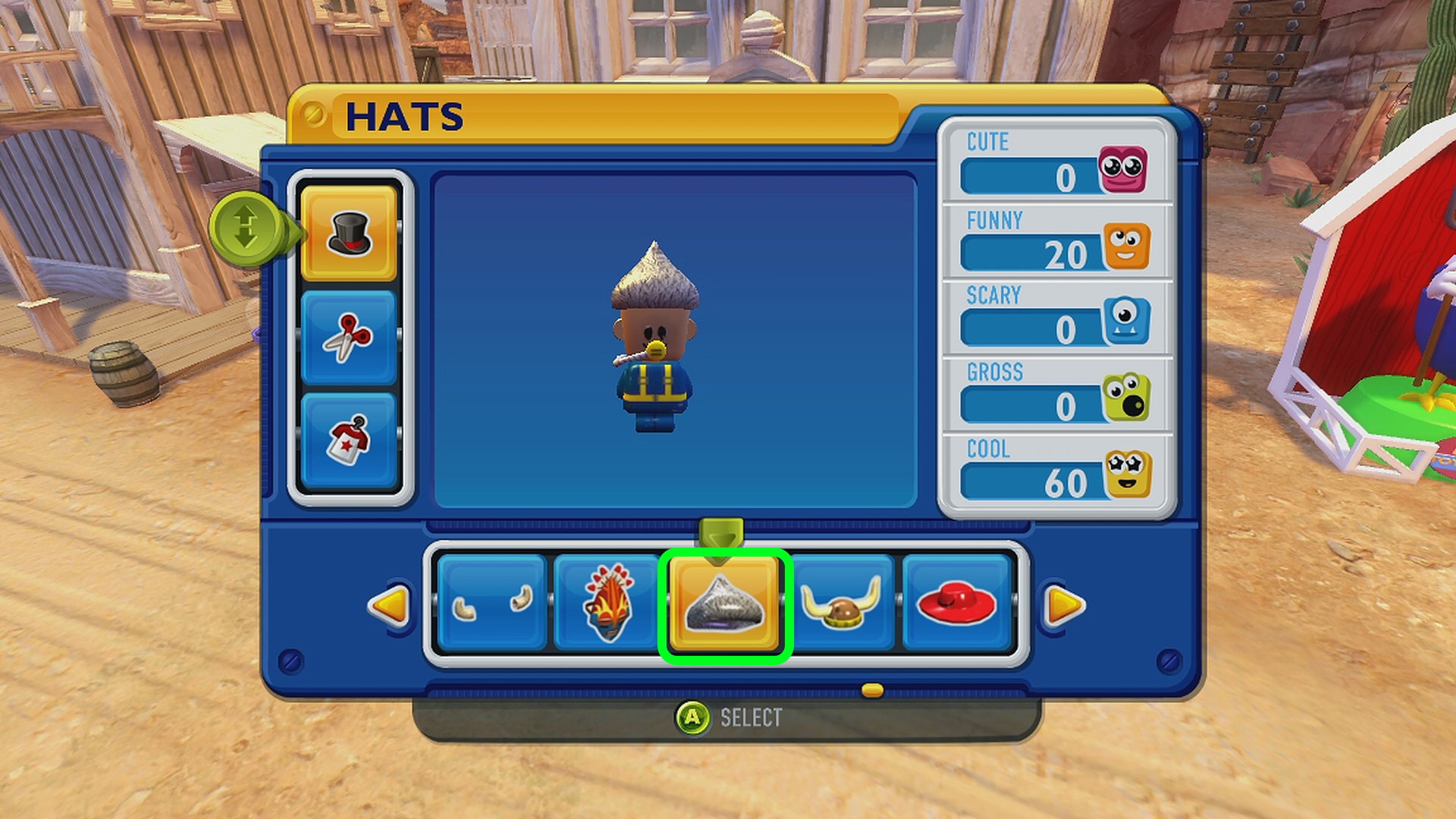Select the top hat category tab
The image size is (1456, 819).
pos(349,233)
